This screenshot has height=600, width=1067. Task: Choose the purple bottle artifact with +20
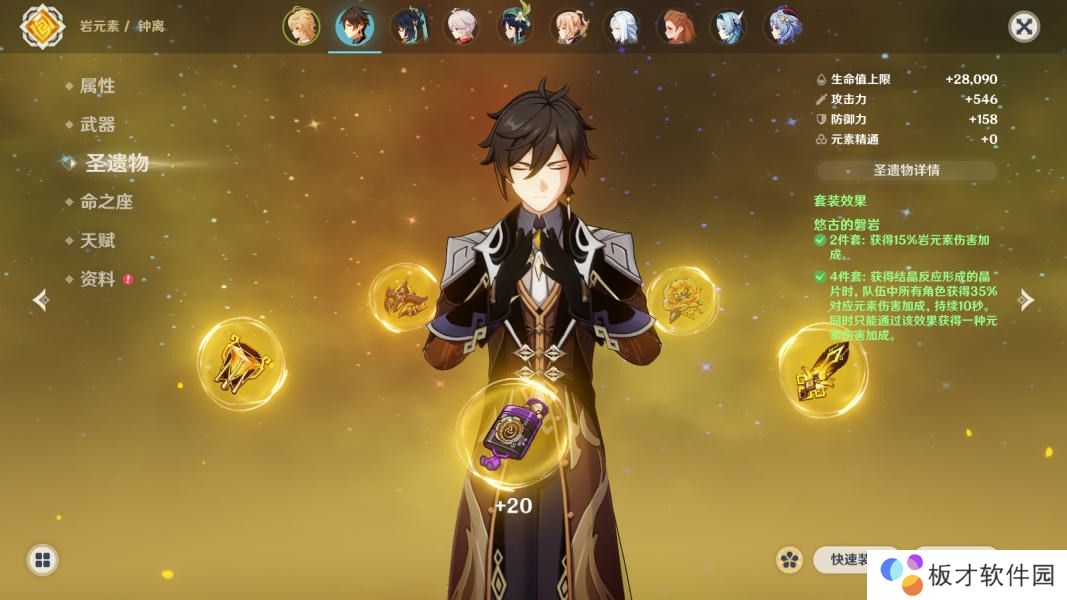[512, 434]
